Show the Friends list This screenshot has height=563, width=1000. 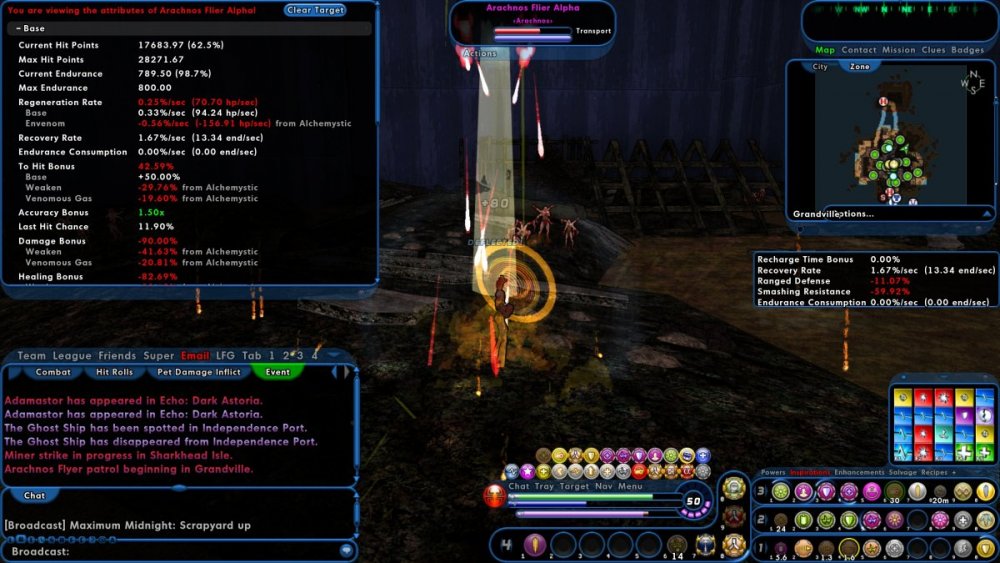tap(117, 356)
